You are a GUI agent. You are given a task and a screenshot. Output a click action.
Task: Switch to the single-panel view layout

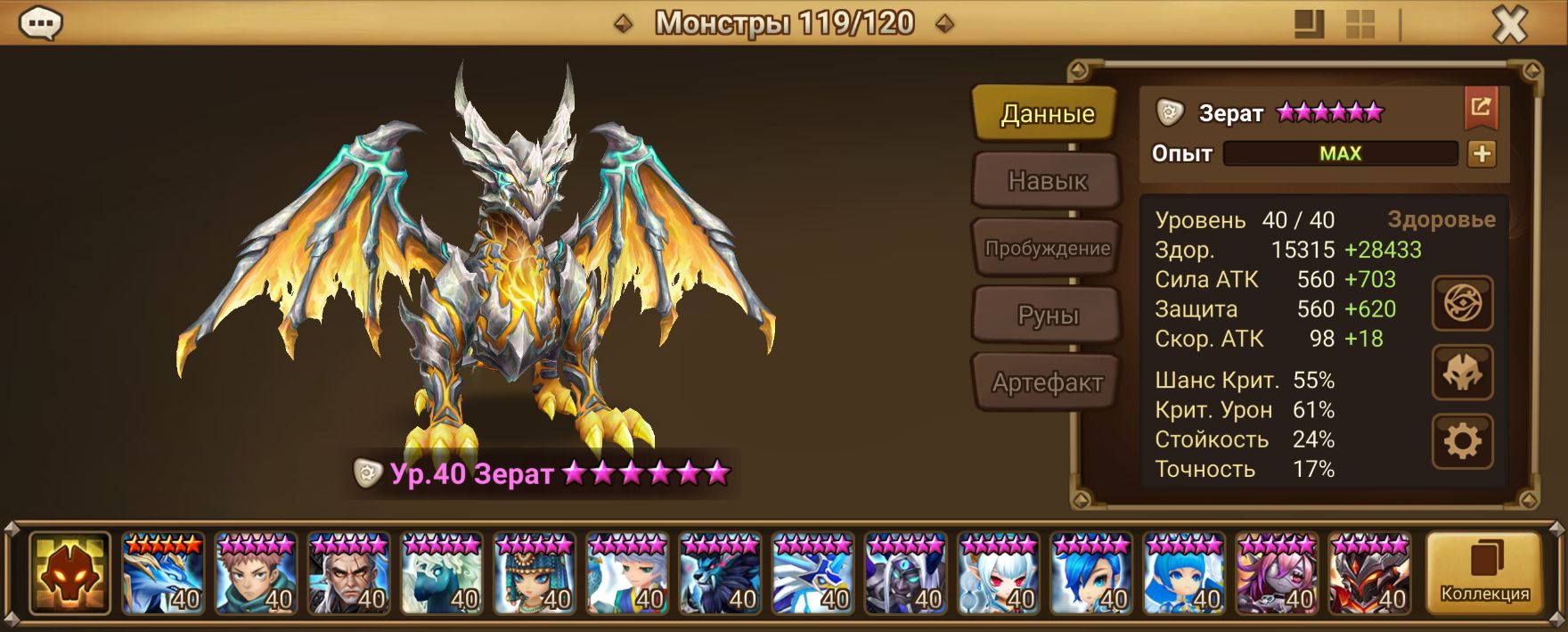[1309, 25]
